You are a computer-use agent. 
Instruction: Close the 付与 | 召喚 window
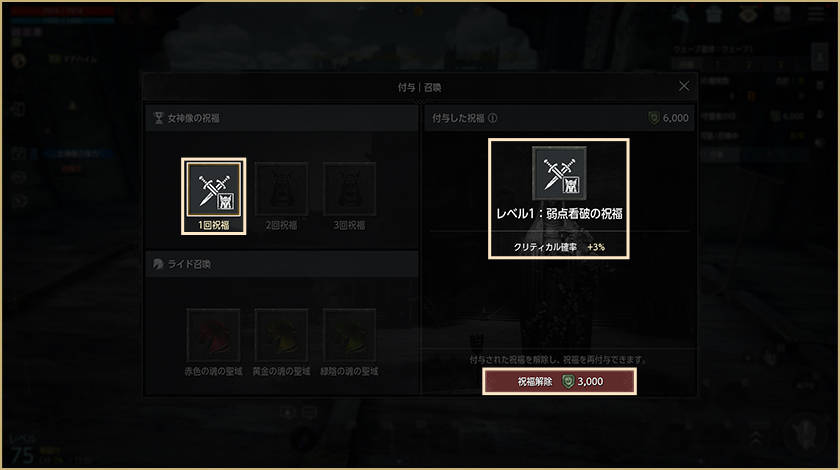[684, 87]
